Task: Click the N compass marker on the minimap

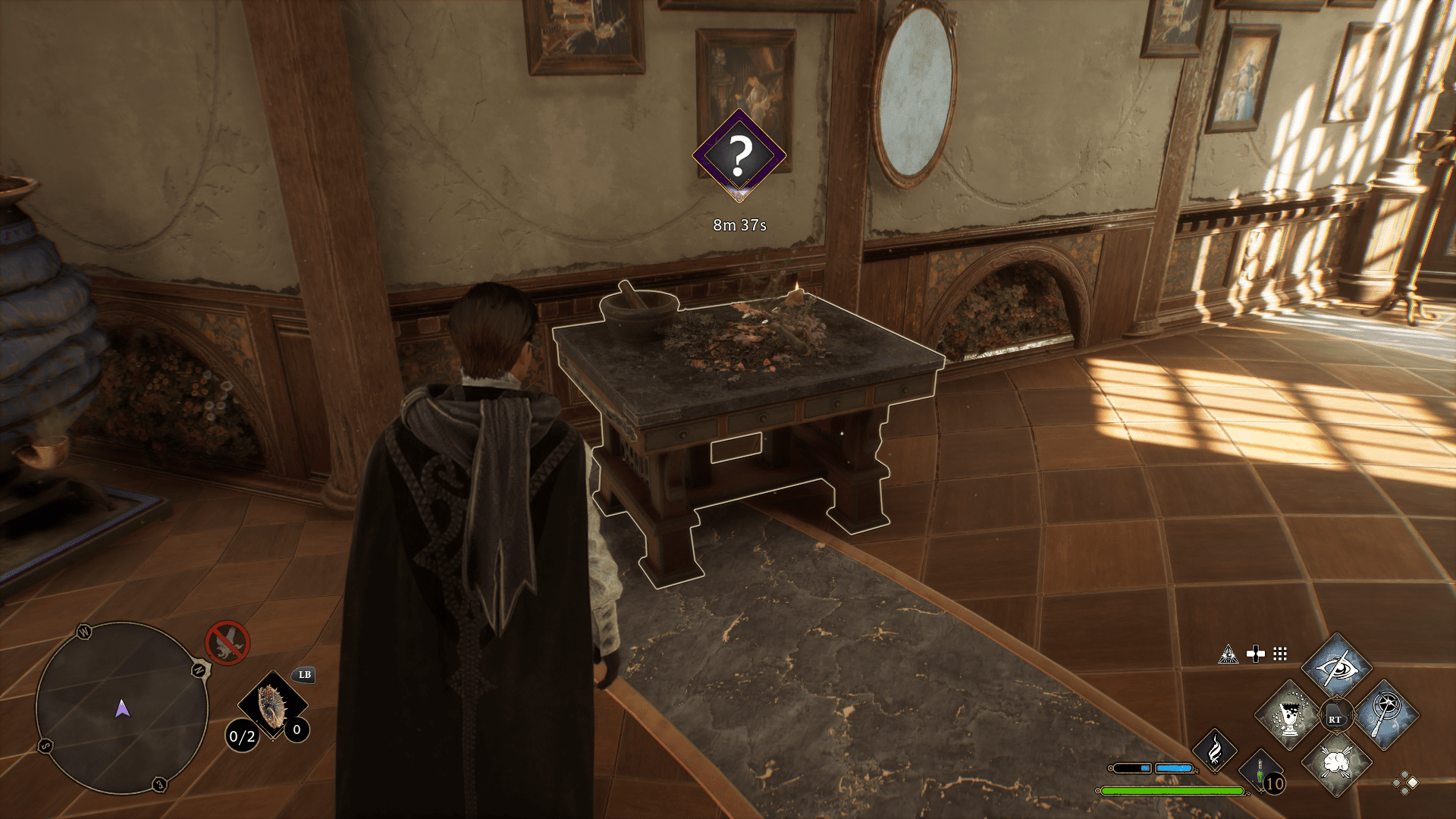Action: 199,670
